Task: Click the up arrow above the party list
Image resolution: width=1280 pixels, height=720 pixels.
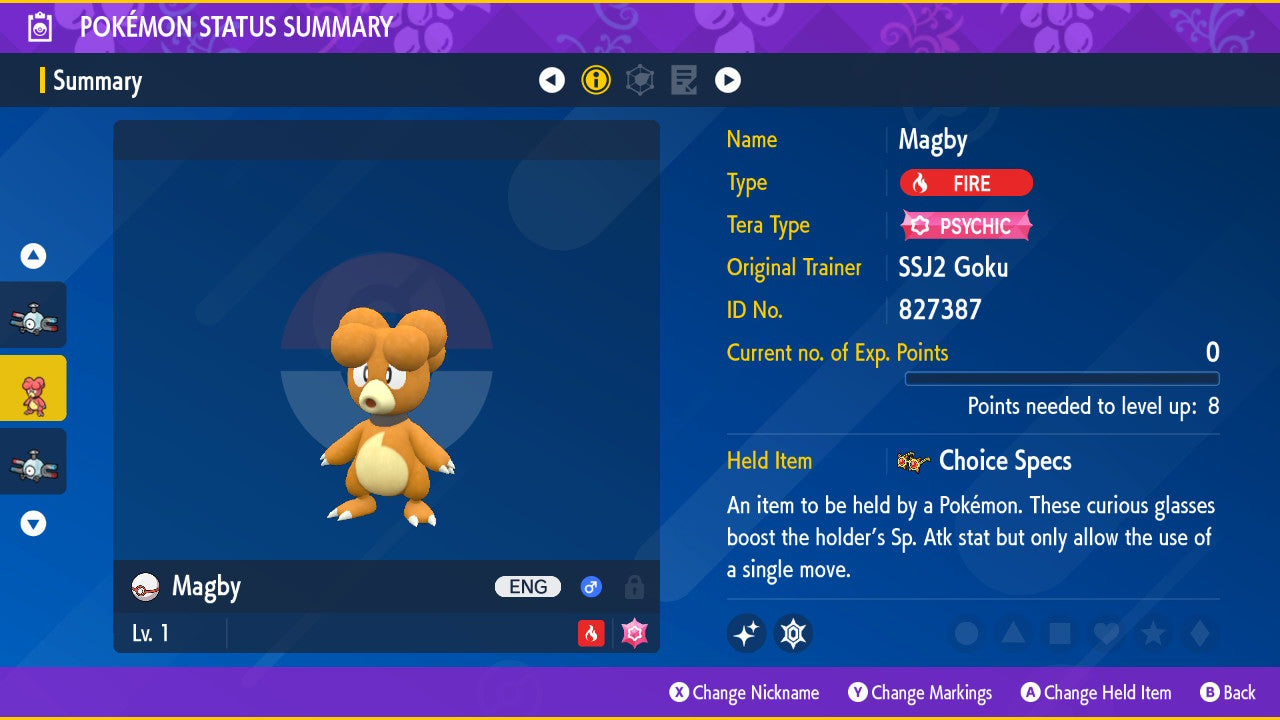Action: pos(33,256)
